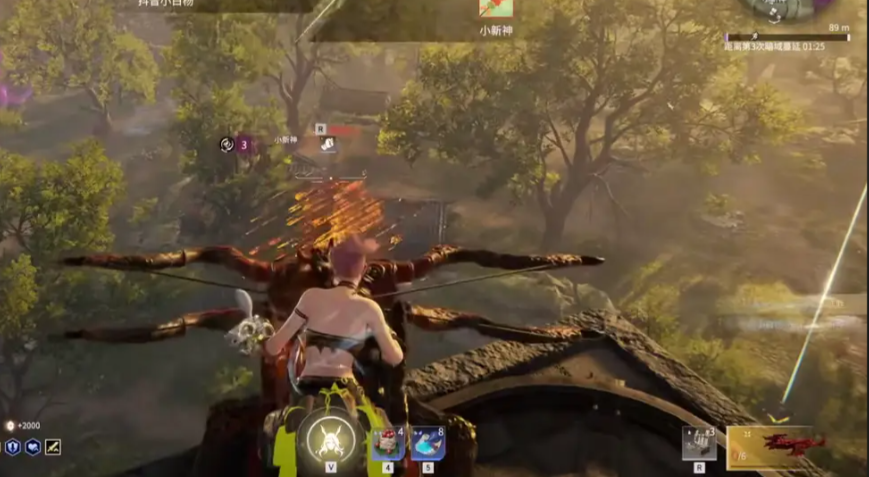Use the blue consumable item with count 8
This screenshot has height=477, width=869.
[428, 443]
